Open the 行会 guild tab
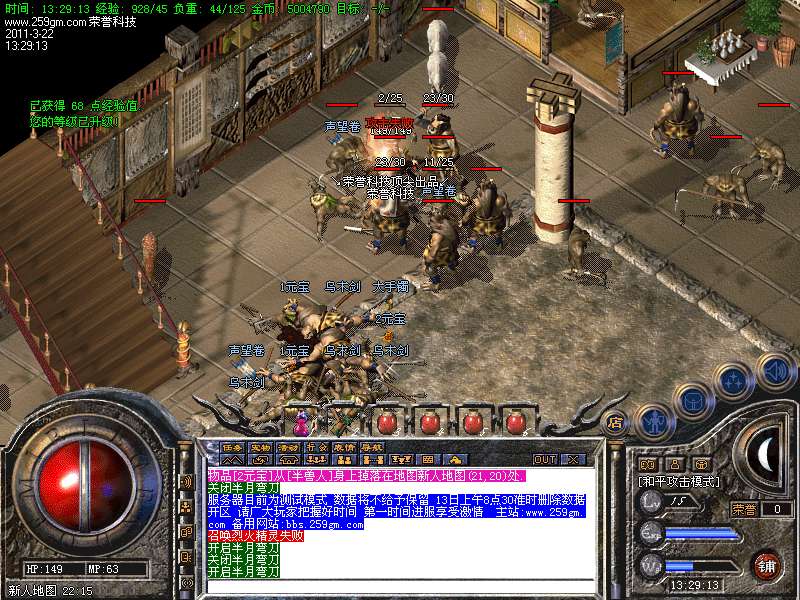This screenshot has height=600, width=800. pyautogui.click(x=316, y=447)
